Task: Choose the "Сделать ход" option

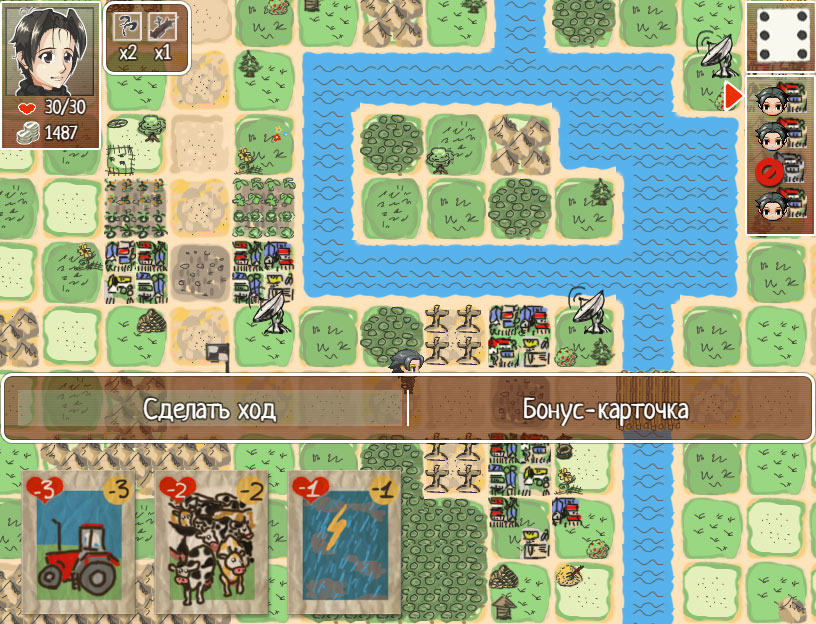Action: 209,408
